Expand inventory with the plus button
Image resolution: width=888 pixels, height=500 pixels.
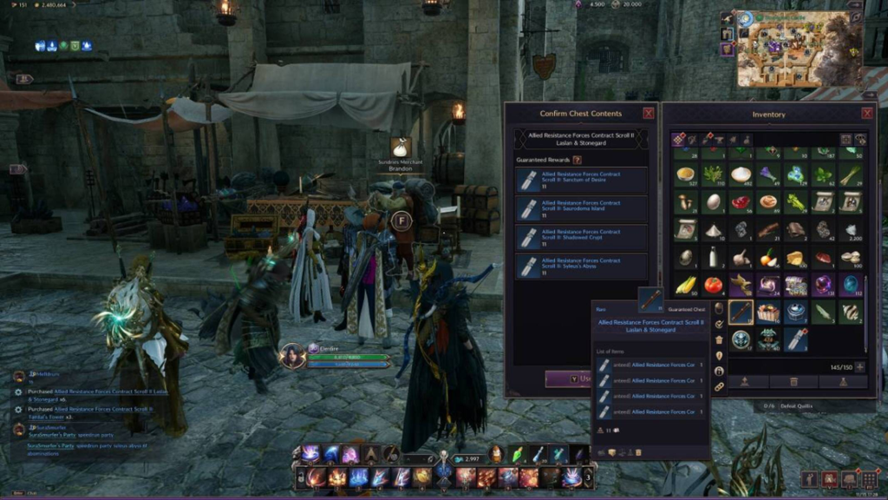tap(860, 367)
